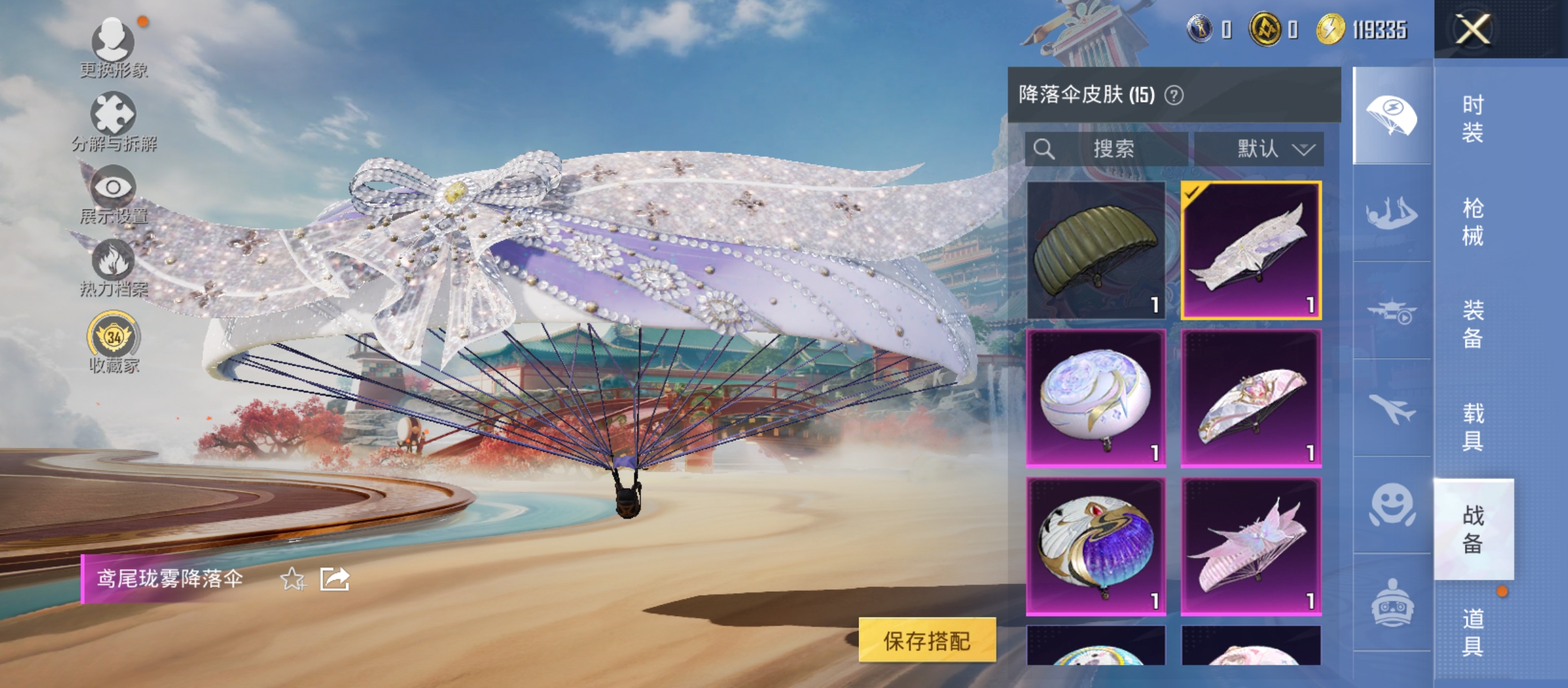Click the 保存搭配 save outfit button
The image size is (1568, 688).
point(927,640)
